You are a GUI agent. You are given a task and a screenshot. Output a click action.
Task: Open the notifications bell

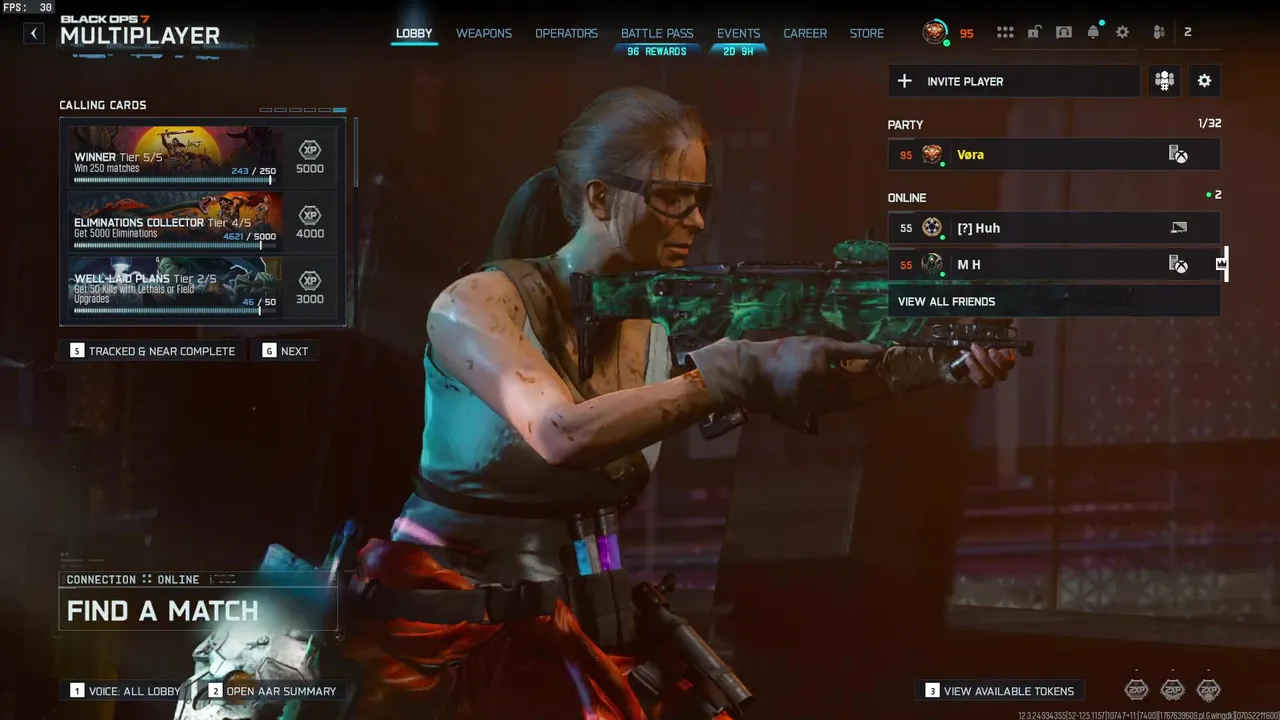coord(1093,32)
